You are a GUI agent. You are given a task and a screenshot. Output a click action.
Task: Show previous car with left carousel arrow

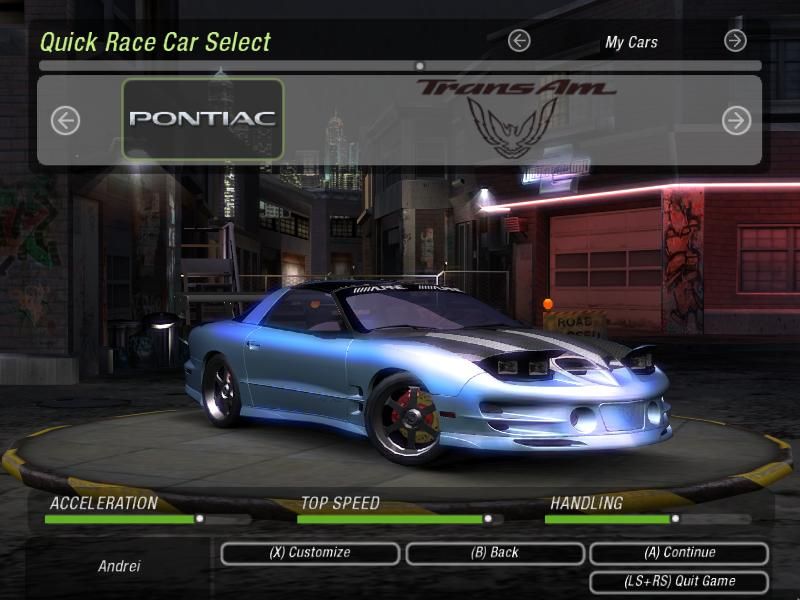[65, 121]
